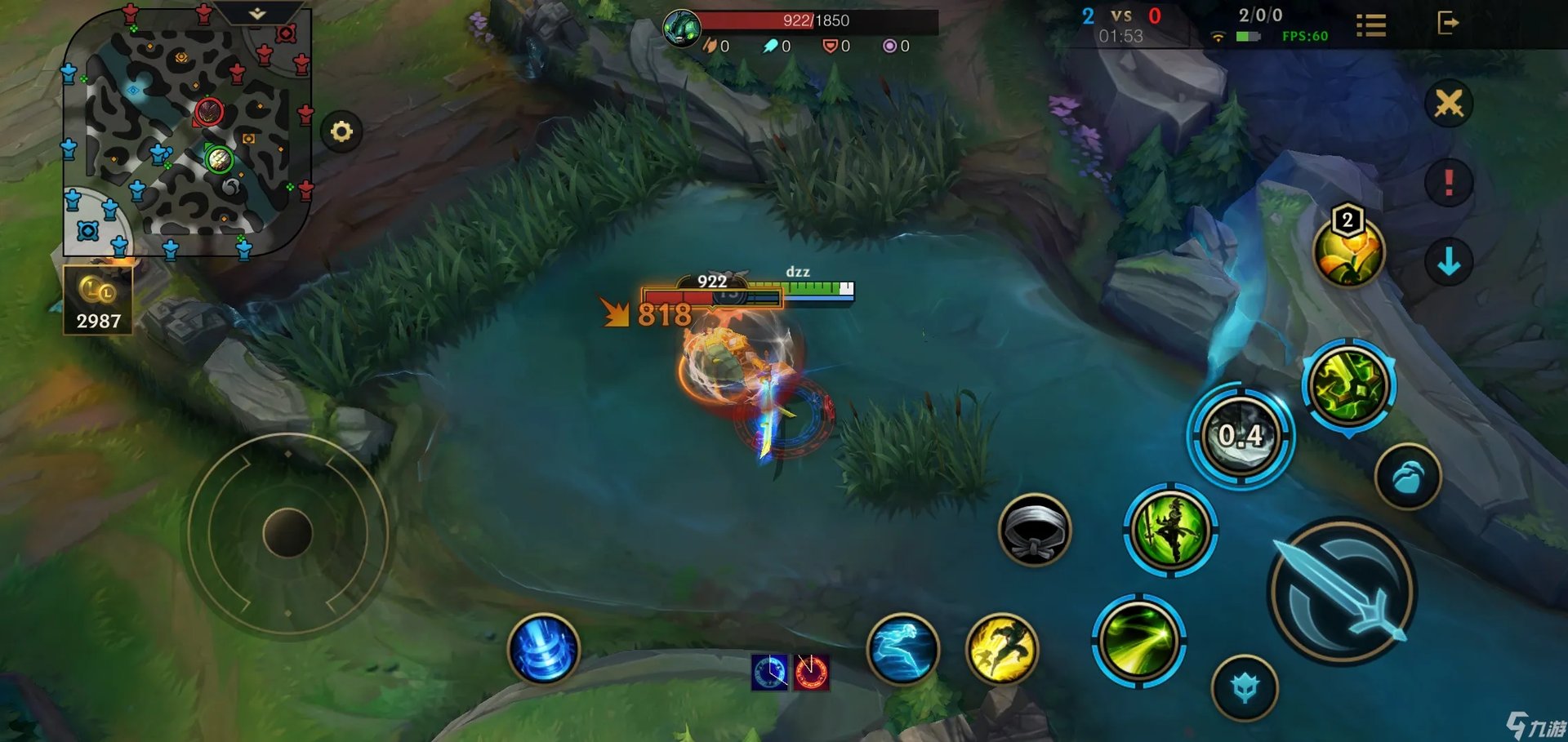The height and width of the screenshot is (742, 1568).
Task: Open the gold shop button showing 2987
Action: click(98, 302)
